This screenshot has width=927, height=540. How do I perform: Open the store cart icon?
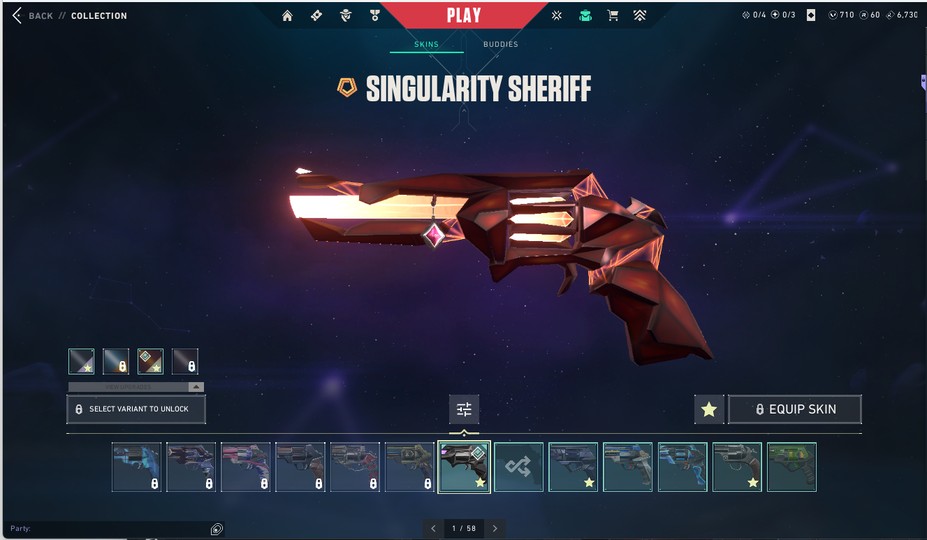click(613, 16)
